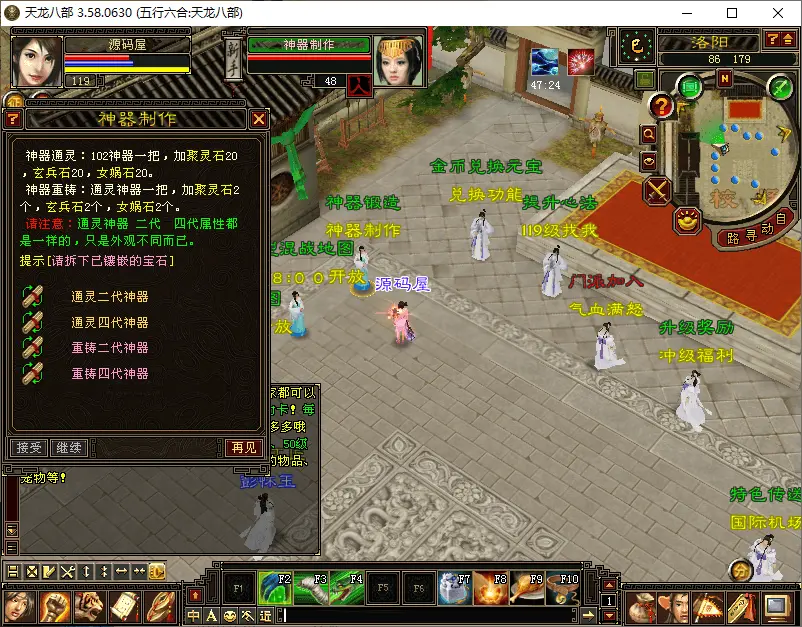Viewport: 802px width, 627px height.
Task: Select the 重铸二代神器 option
Action: click(109, 348)
